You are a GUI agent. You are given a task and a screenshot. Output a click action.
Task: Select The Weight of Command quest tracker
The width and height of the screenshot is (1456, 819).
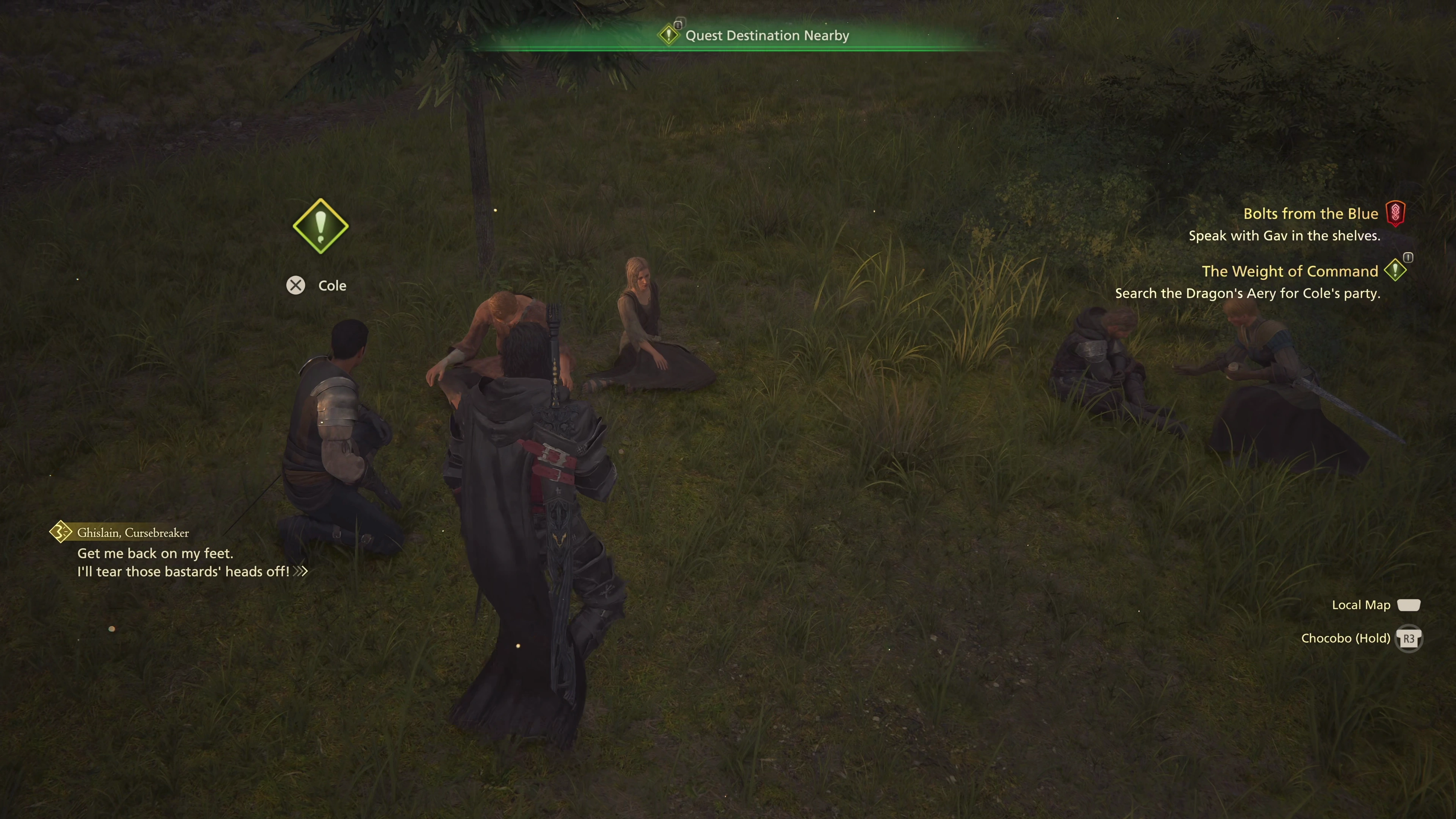click(x=1289, y=271)
